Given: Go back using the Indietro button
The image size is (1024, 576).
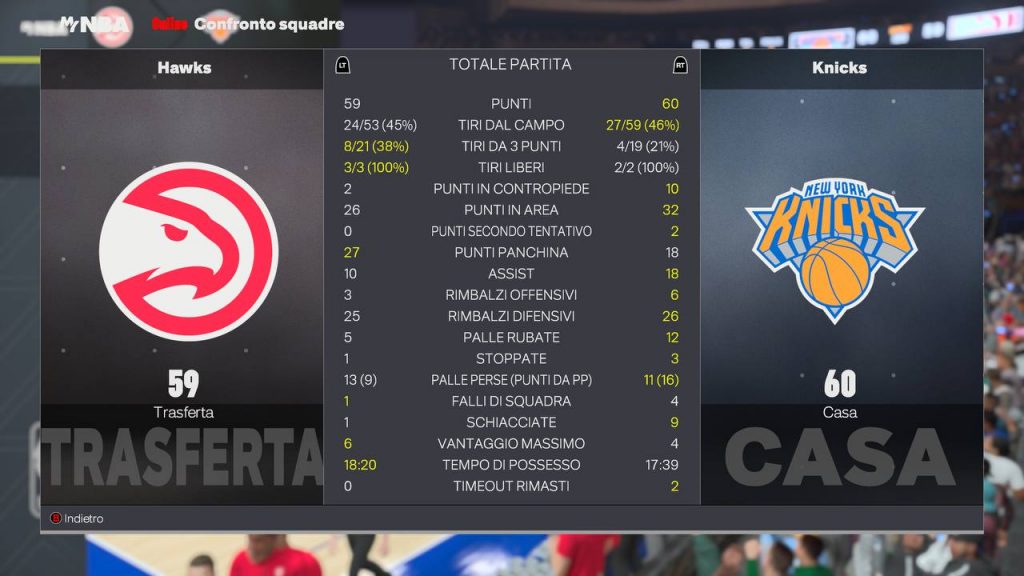Looking at the screenshot, I should pyautogui.click(x=78, y=519).
